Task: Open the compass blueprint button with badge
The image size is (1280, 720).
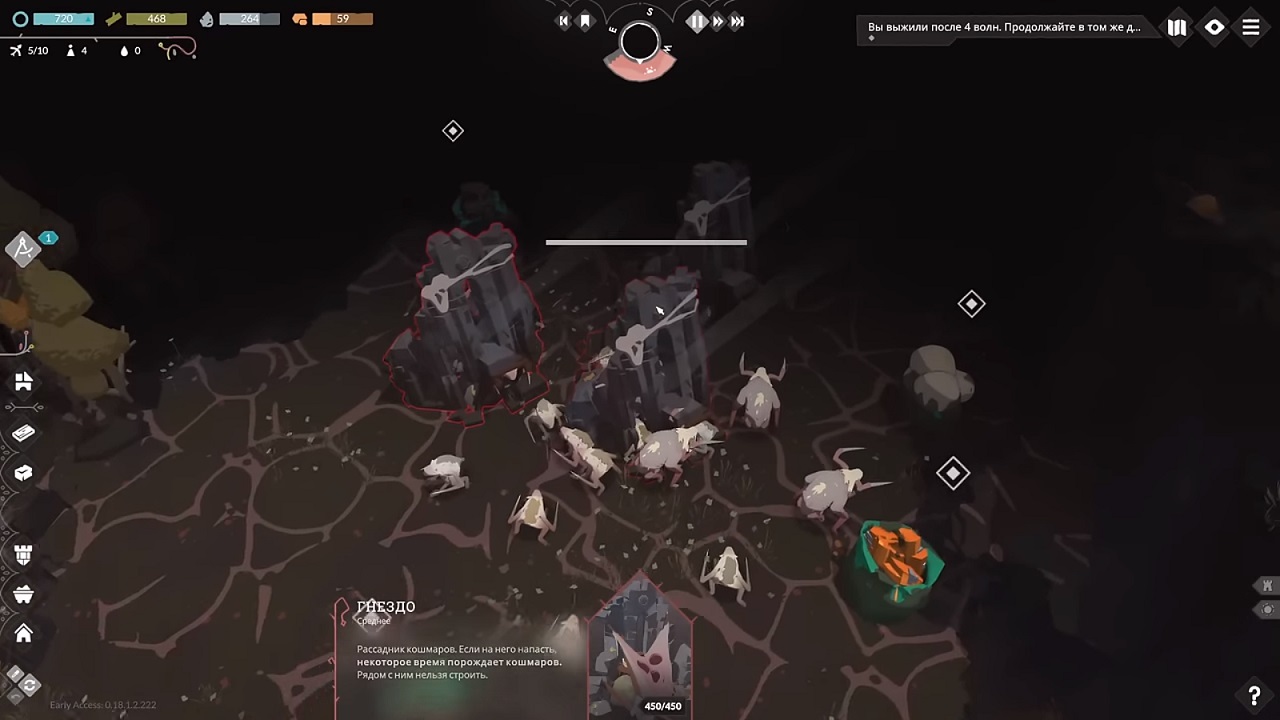Action: pos(24,248)
